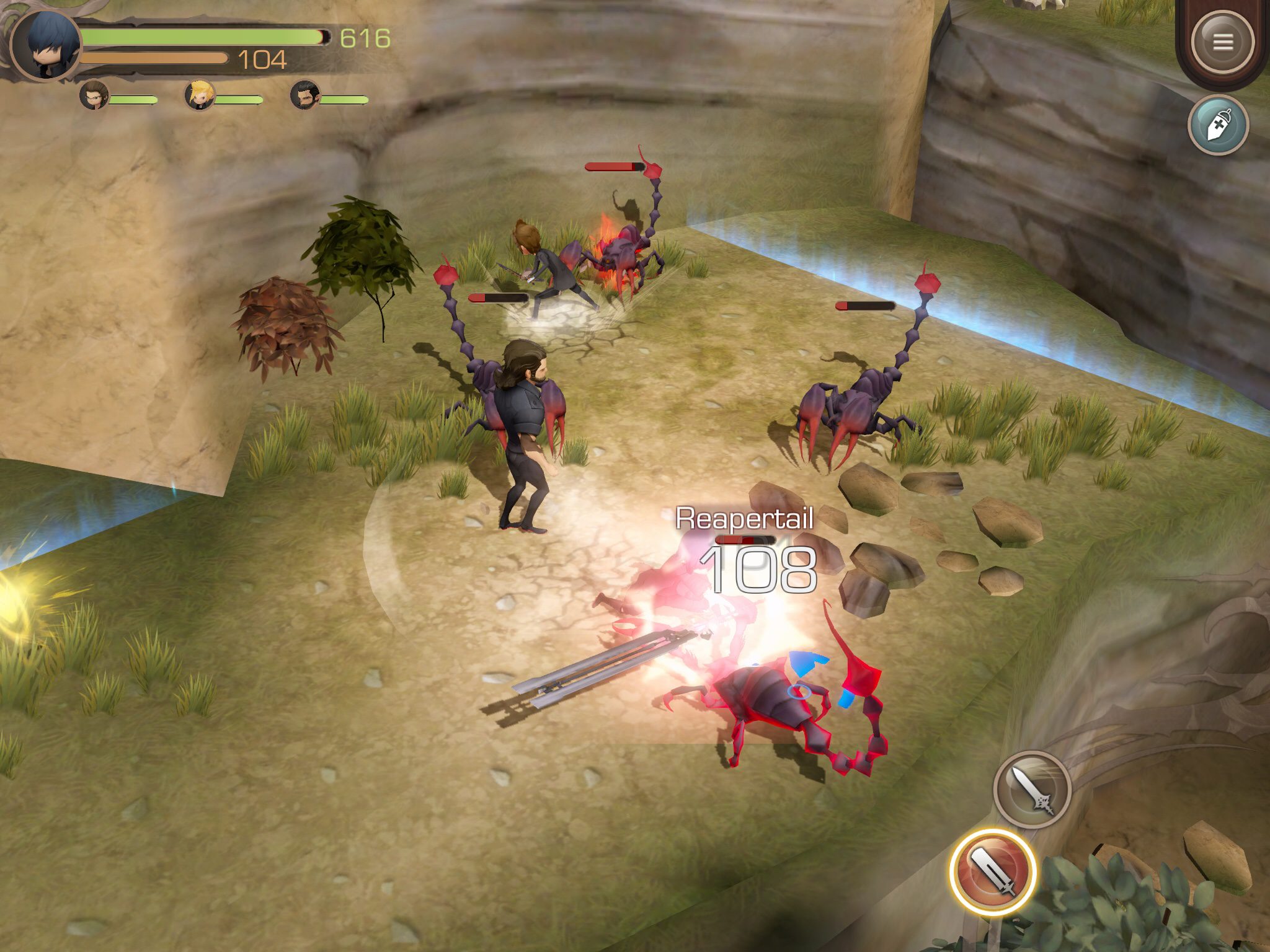Activate the glowing red greatsword attack
The image size is (1270, 952).
992,871
